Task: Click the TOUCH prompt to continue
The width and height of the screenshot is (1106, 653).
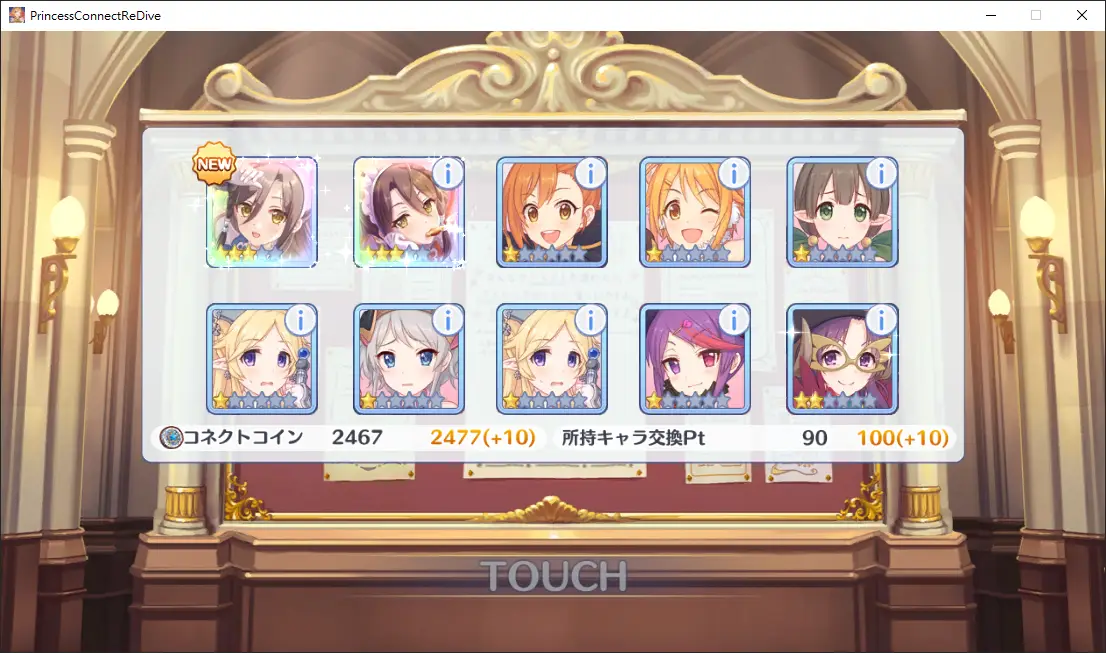Action: pyautogui.click(x=553, y=576)
